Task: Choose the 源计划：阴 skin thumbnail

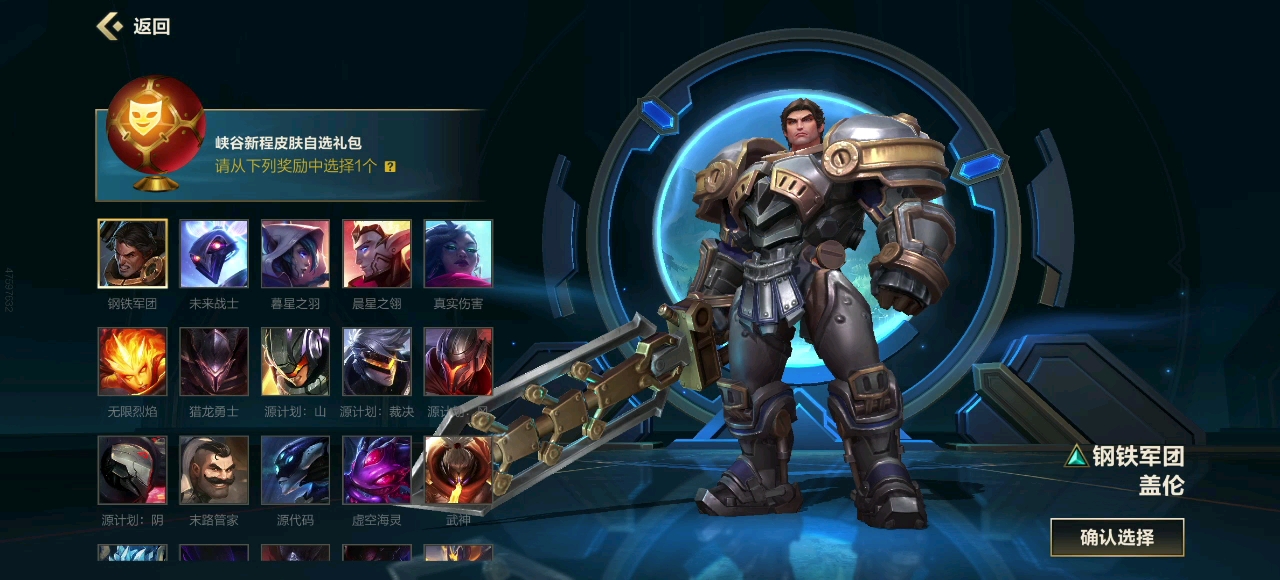Action: point(133,470)
